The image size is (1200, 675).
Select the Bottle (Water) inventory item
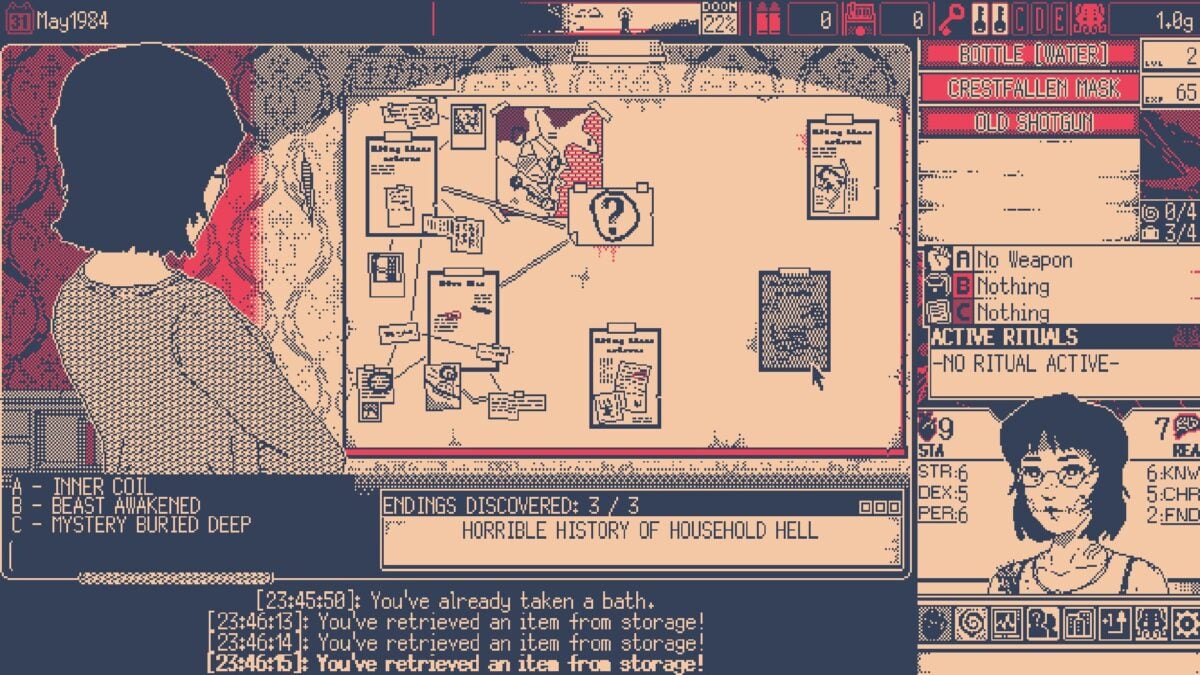click(x=1028, y=54)
